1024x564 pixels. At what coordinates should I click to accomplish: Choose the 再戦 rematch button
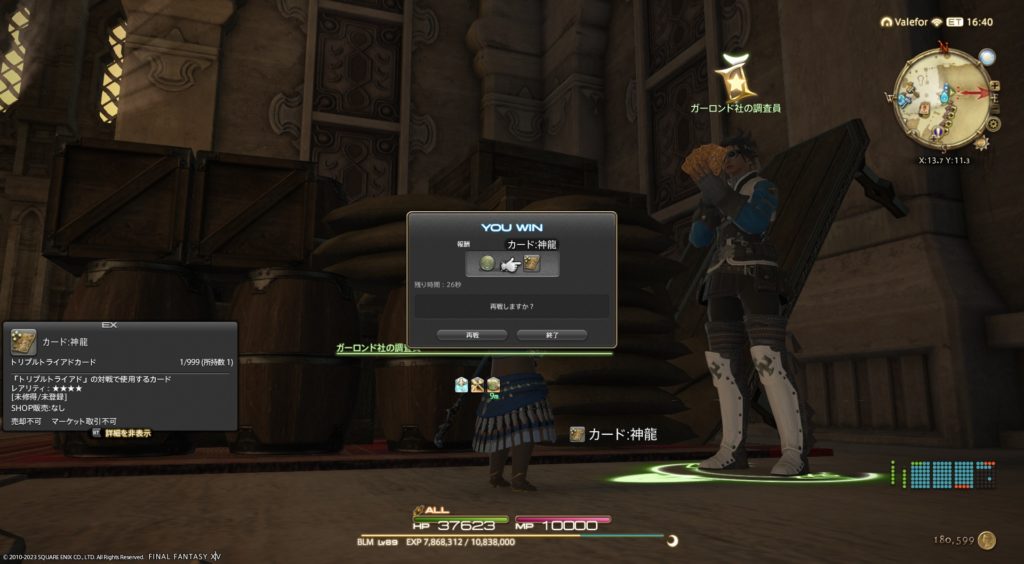click(473, 335)
